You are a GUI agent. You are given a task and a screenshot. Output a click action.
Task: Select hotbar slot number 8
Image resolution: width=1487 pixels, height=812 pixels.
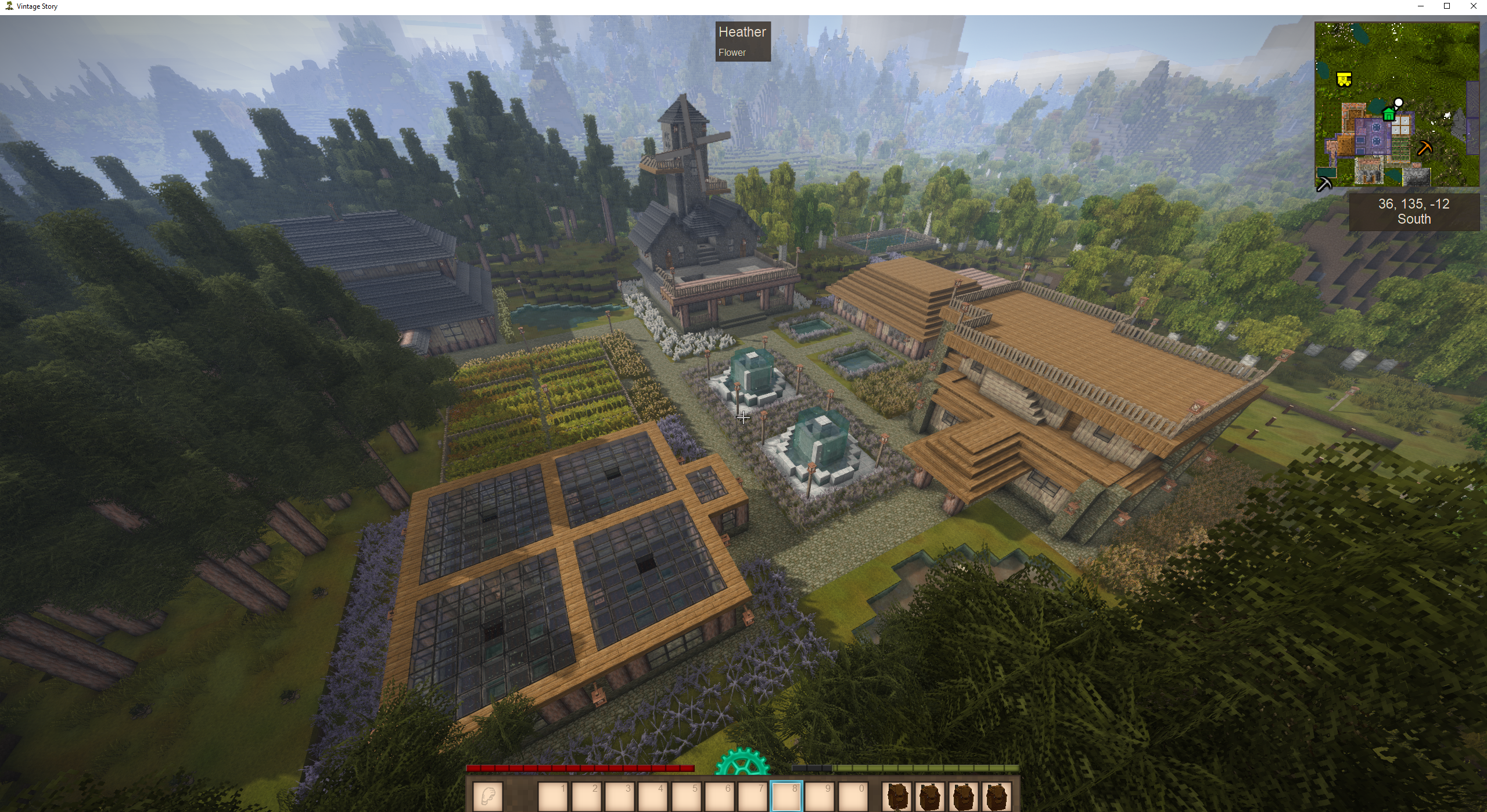[x=786, y=796]
